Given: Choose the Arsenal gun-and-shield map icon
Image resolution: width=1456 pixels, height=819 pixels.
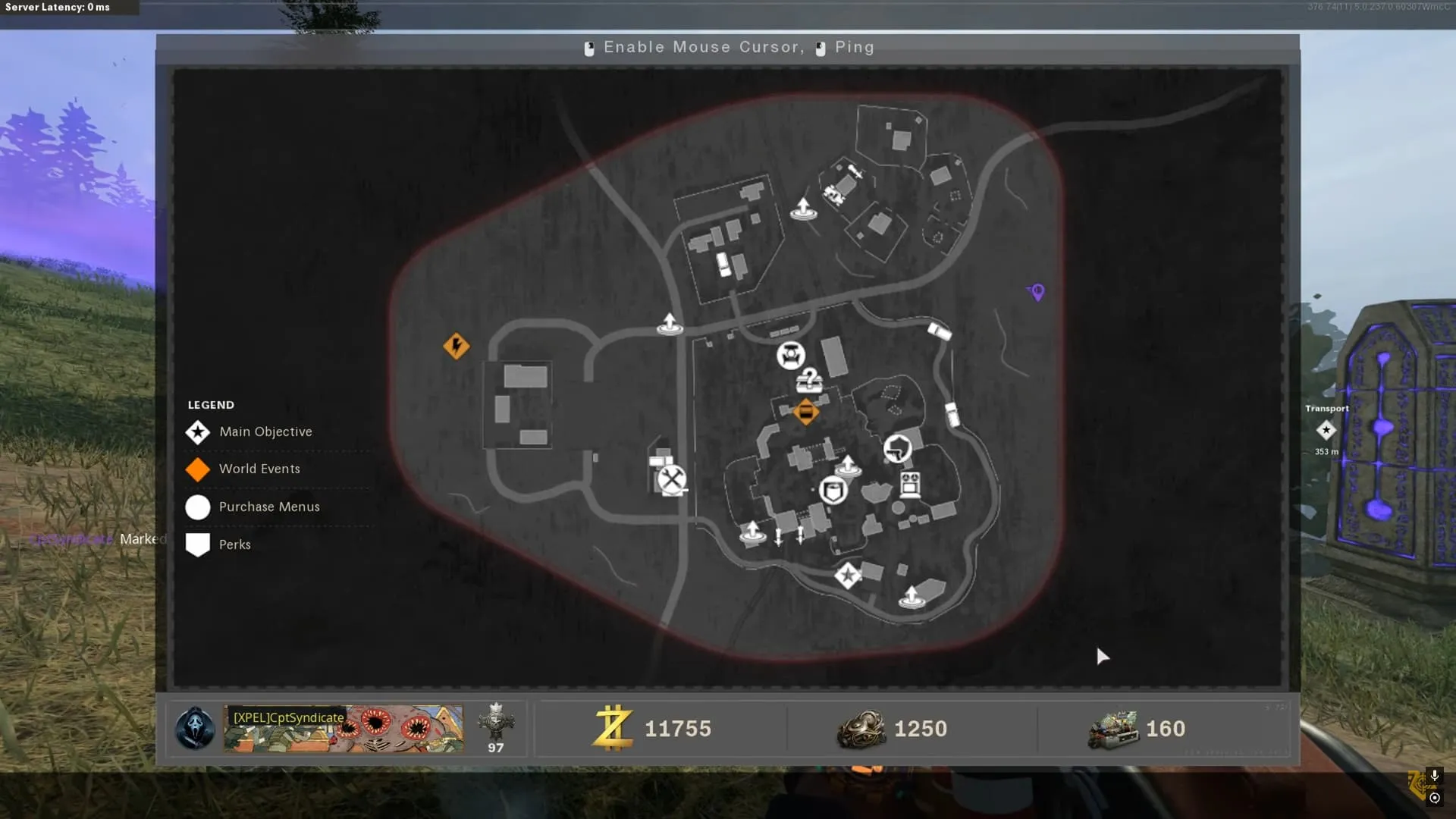Looking at the screenshot, I should pyautogui.click(x=897, y=448).
